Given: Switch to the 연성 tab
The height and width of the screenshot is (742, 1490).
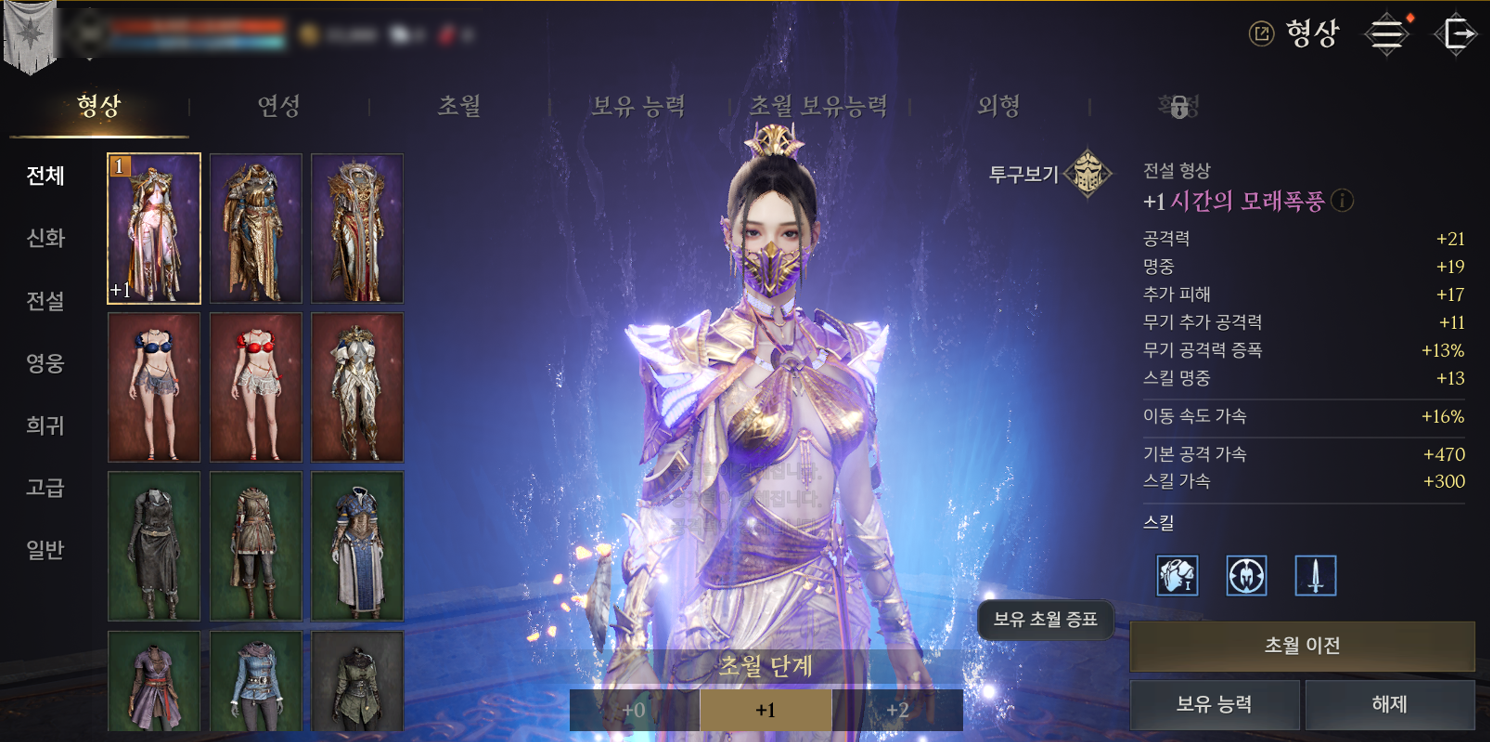Looking at the screenshot, I should pos(279,106).
